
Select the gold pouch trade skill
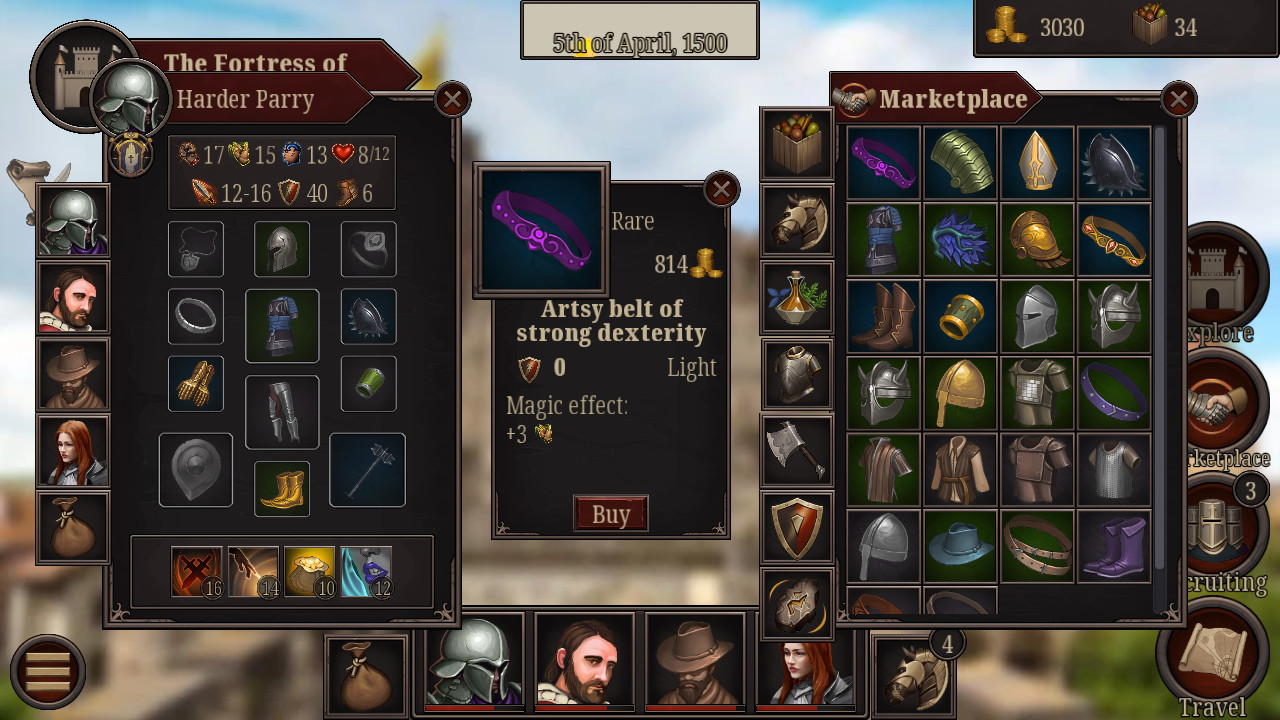pos(311,570)
